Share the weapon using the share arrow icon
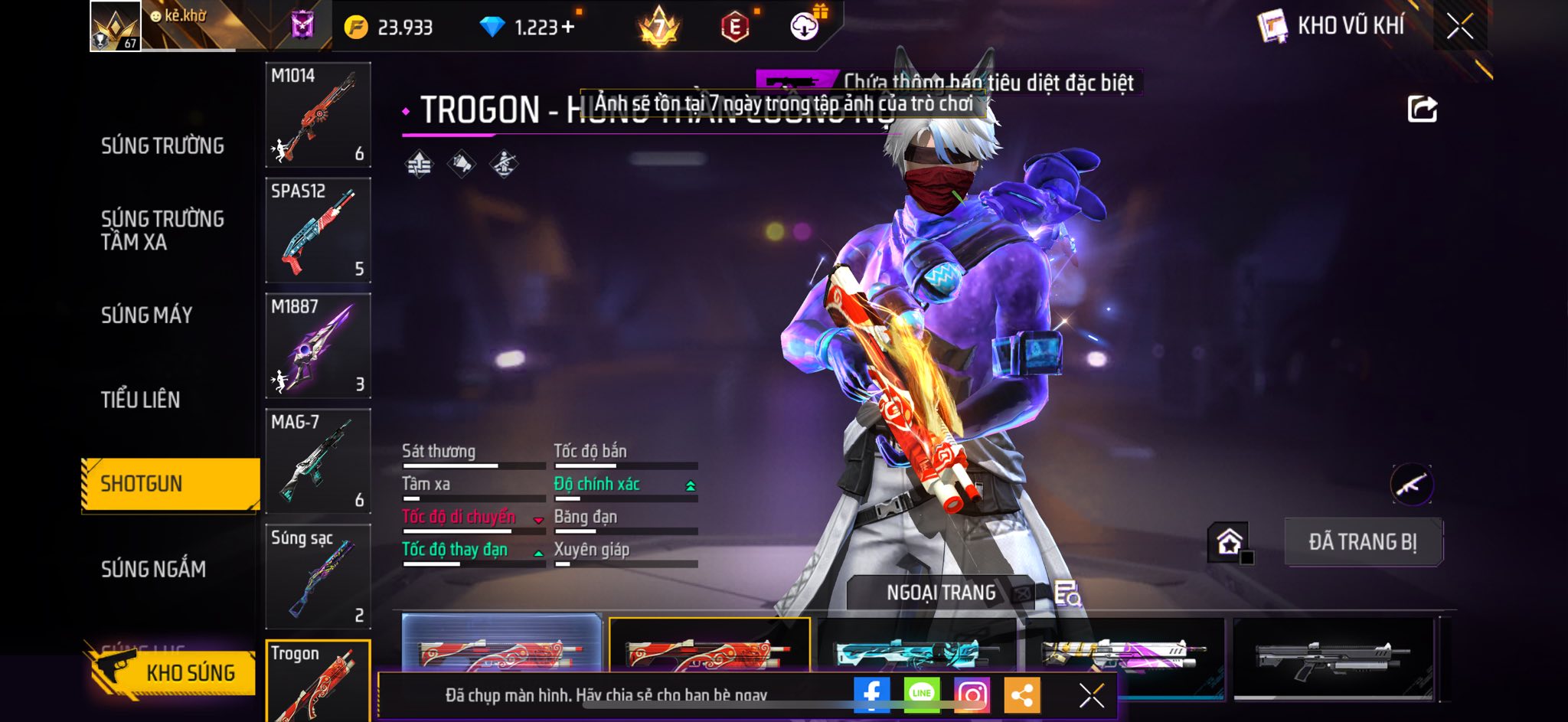This screenshot has height=722, width=1568. (x=1422, y=109)
